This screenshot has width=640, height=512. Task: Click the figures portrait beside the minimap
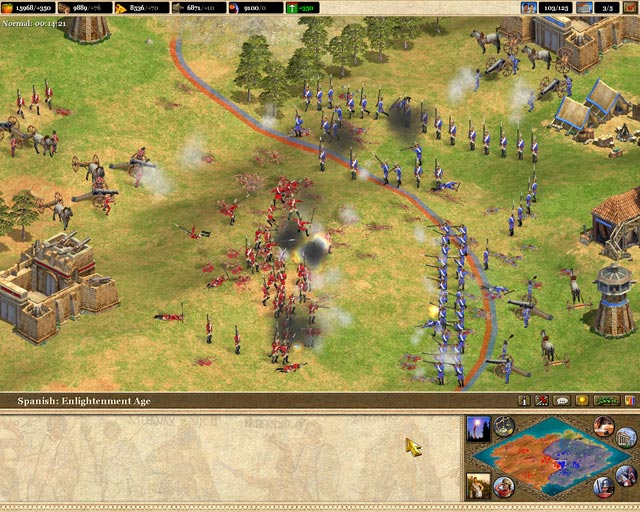[x=478, y=486]
